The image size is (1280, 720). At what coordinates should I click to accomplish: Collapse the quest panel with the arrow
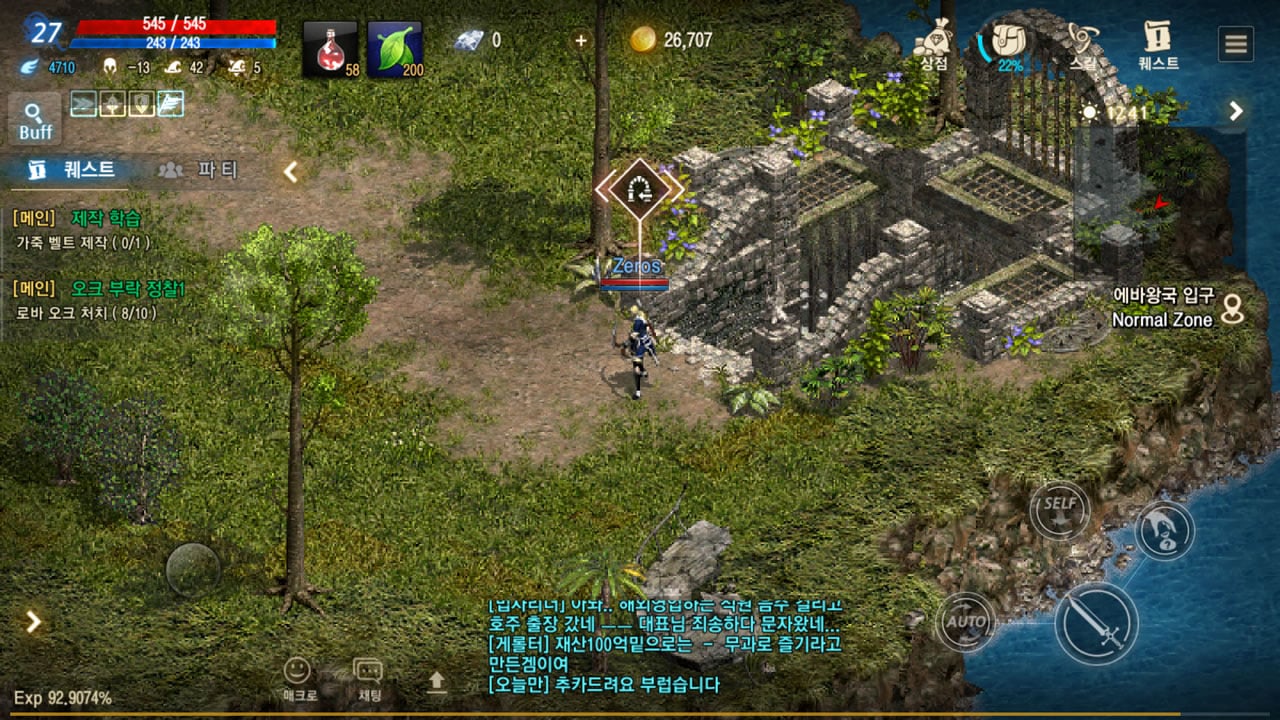click(290, 172)
